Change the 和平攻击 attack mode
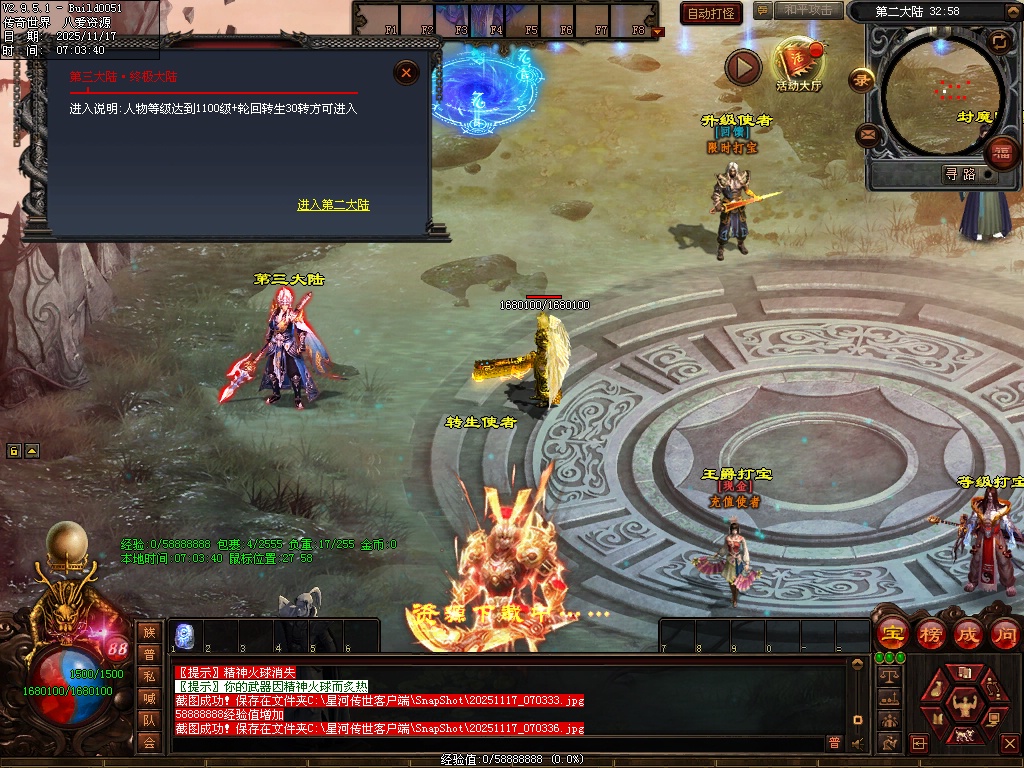1024x768 pixels. 807,11
